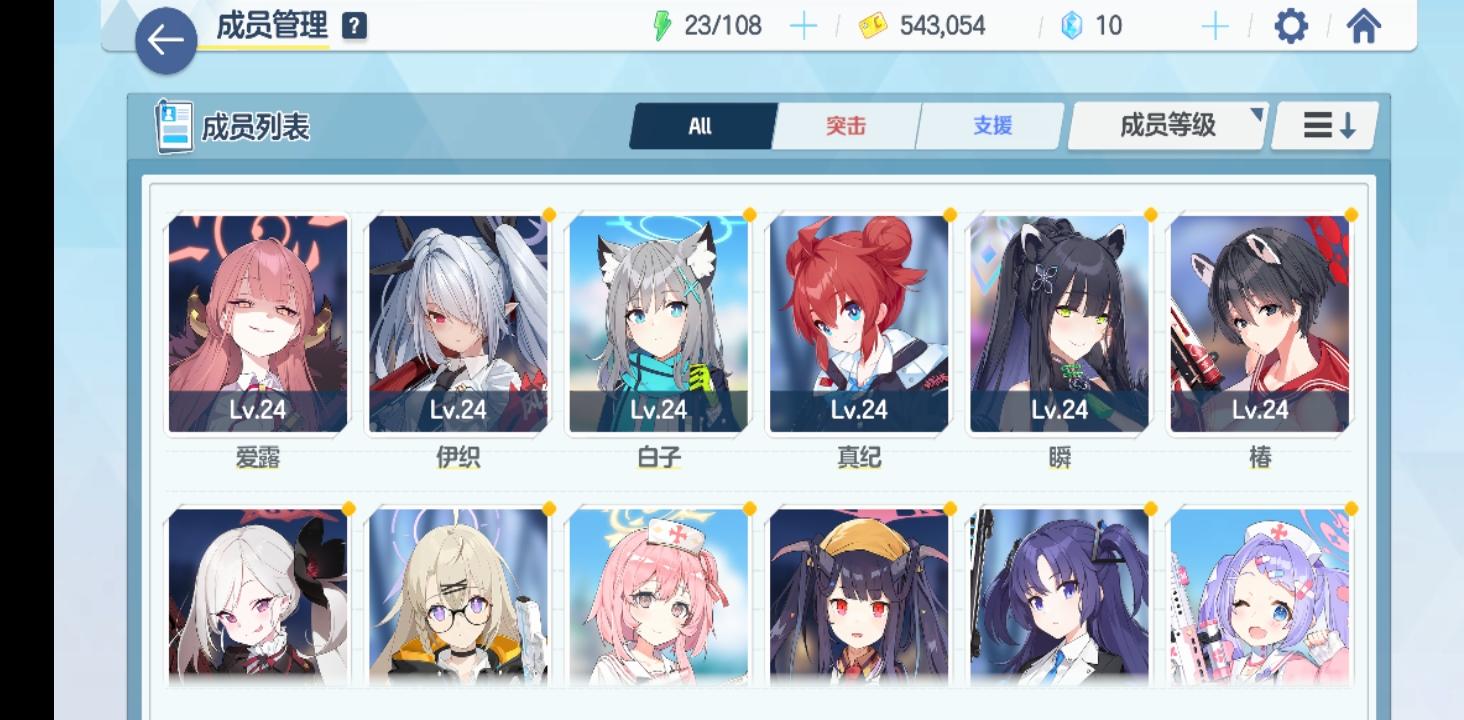Select 爱露's character portrait
The width and height of the screenshot is (1464, 720).
click(259, 320)
